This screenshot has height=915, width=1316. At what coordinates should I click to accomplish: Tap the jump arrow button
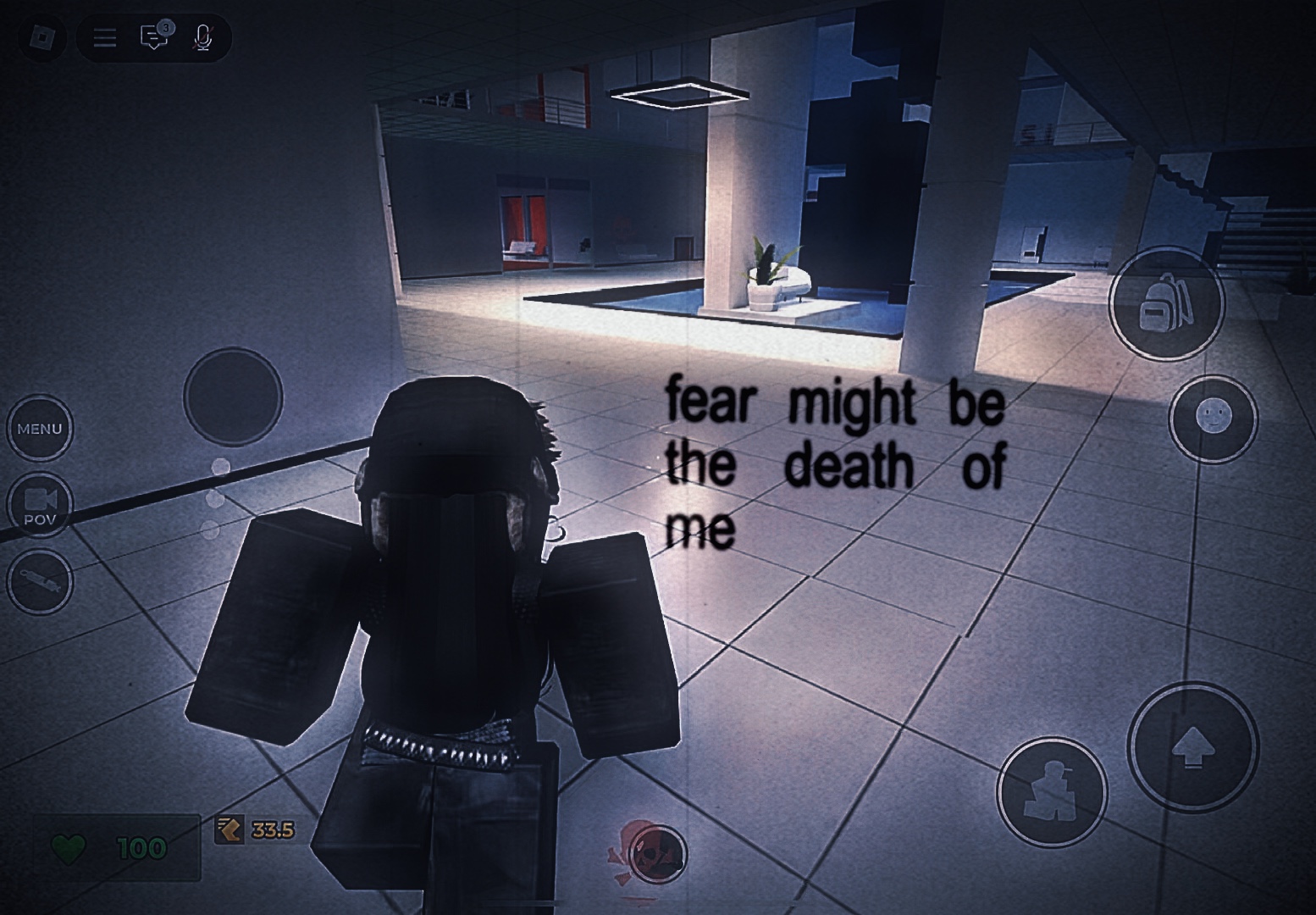pos(1192,746)
